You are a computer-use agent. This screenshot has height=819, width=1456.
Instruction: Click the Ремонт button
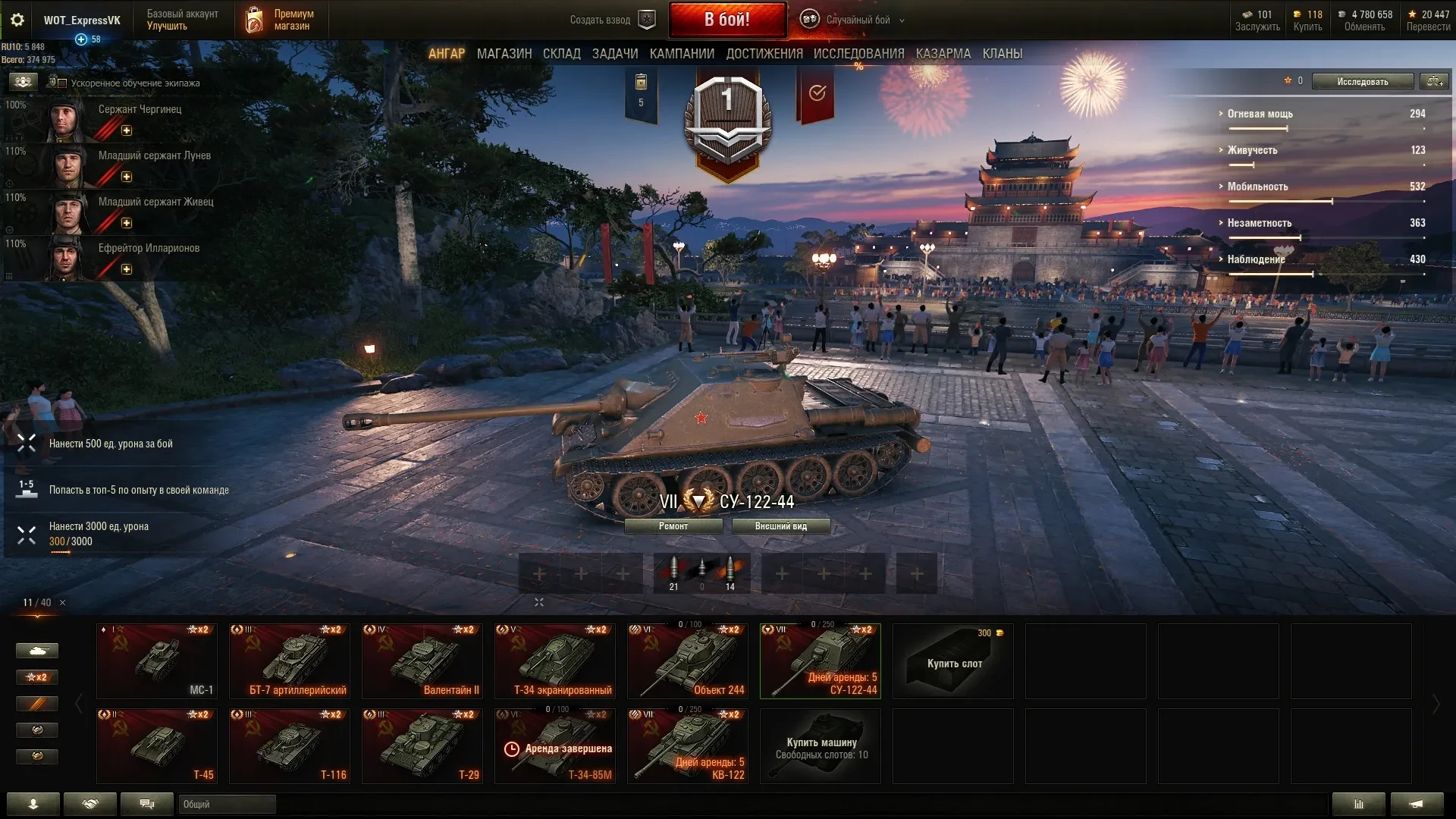click(x=673, y=526)
